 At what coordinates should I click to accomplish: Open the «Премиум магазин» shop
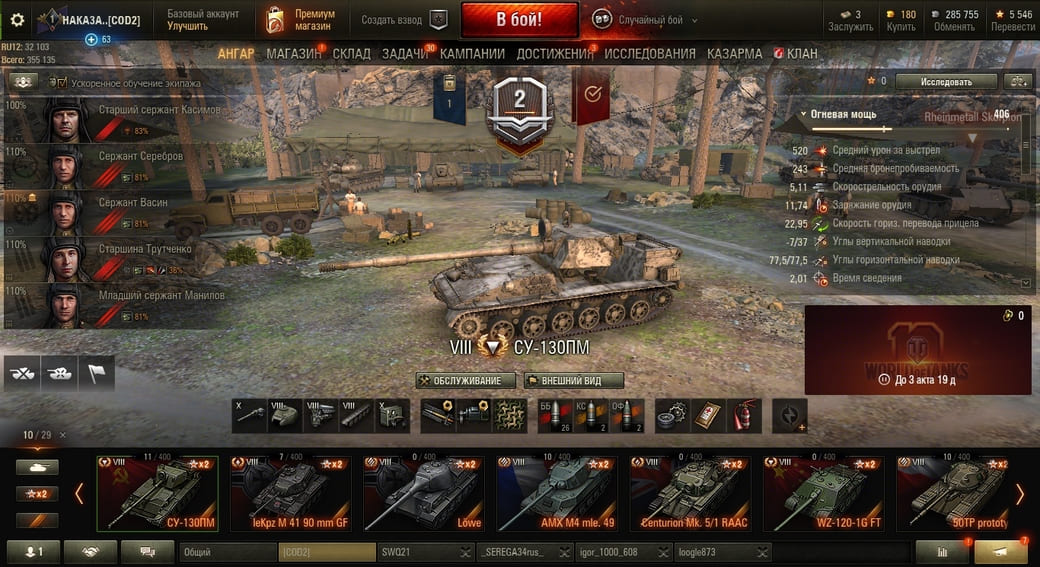[x=302, y=20]
